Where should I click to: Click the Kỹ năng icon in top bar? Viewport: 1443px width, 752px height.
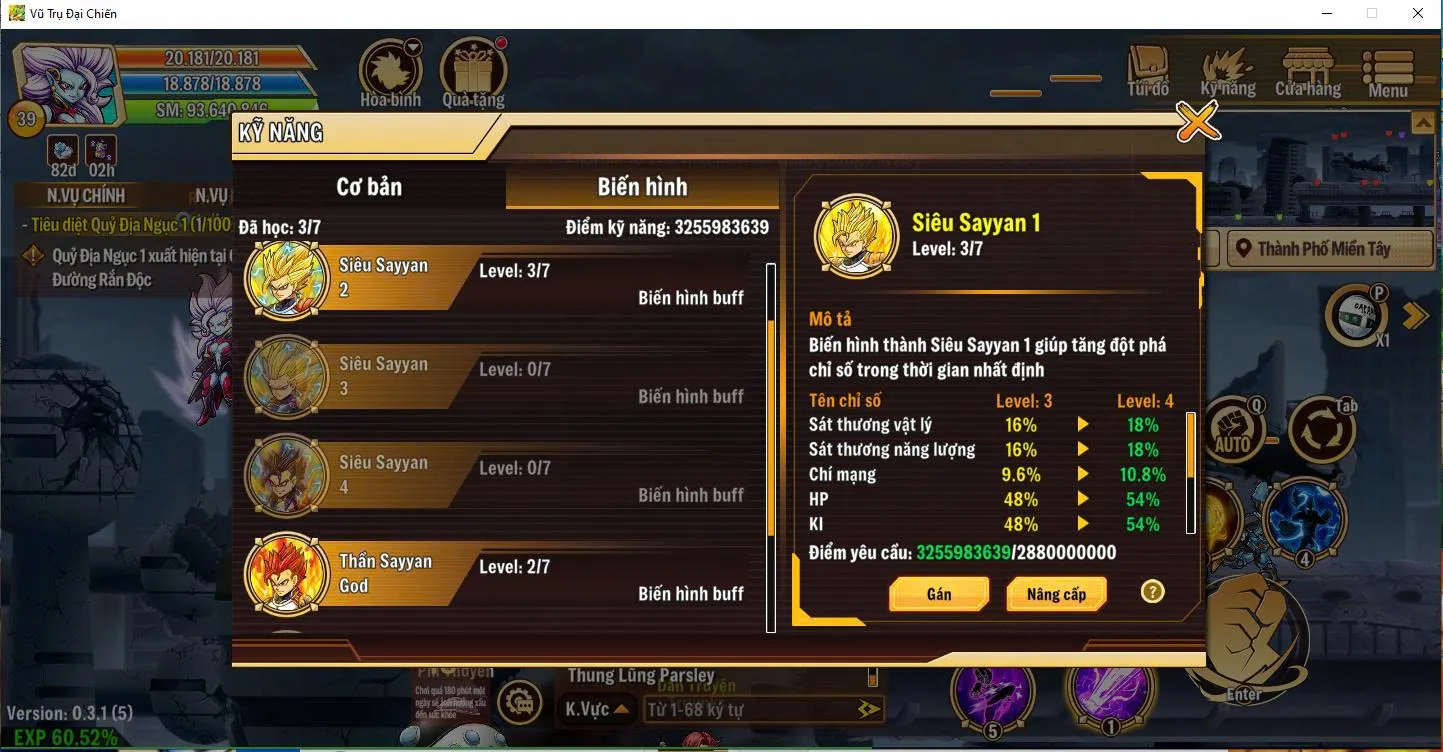[1227, 70]
